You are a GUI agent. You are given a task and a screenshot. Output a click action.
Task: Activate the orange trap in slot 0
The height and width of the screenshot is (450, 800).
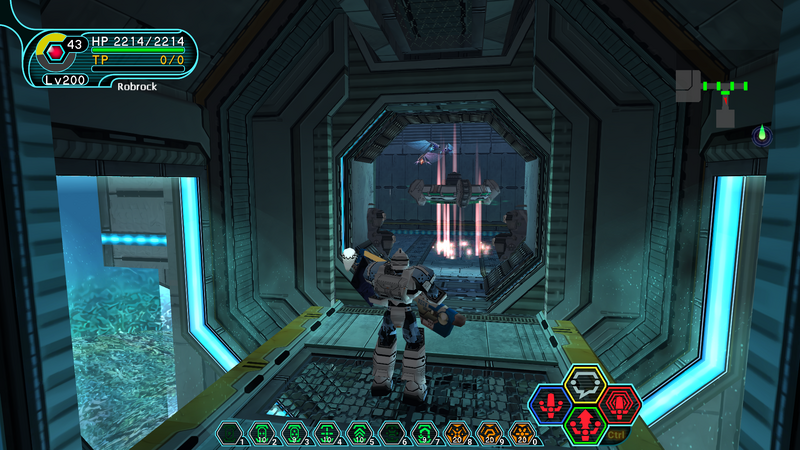coord(521,433)
